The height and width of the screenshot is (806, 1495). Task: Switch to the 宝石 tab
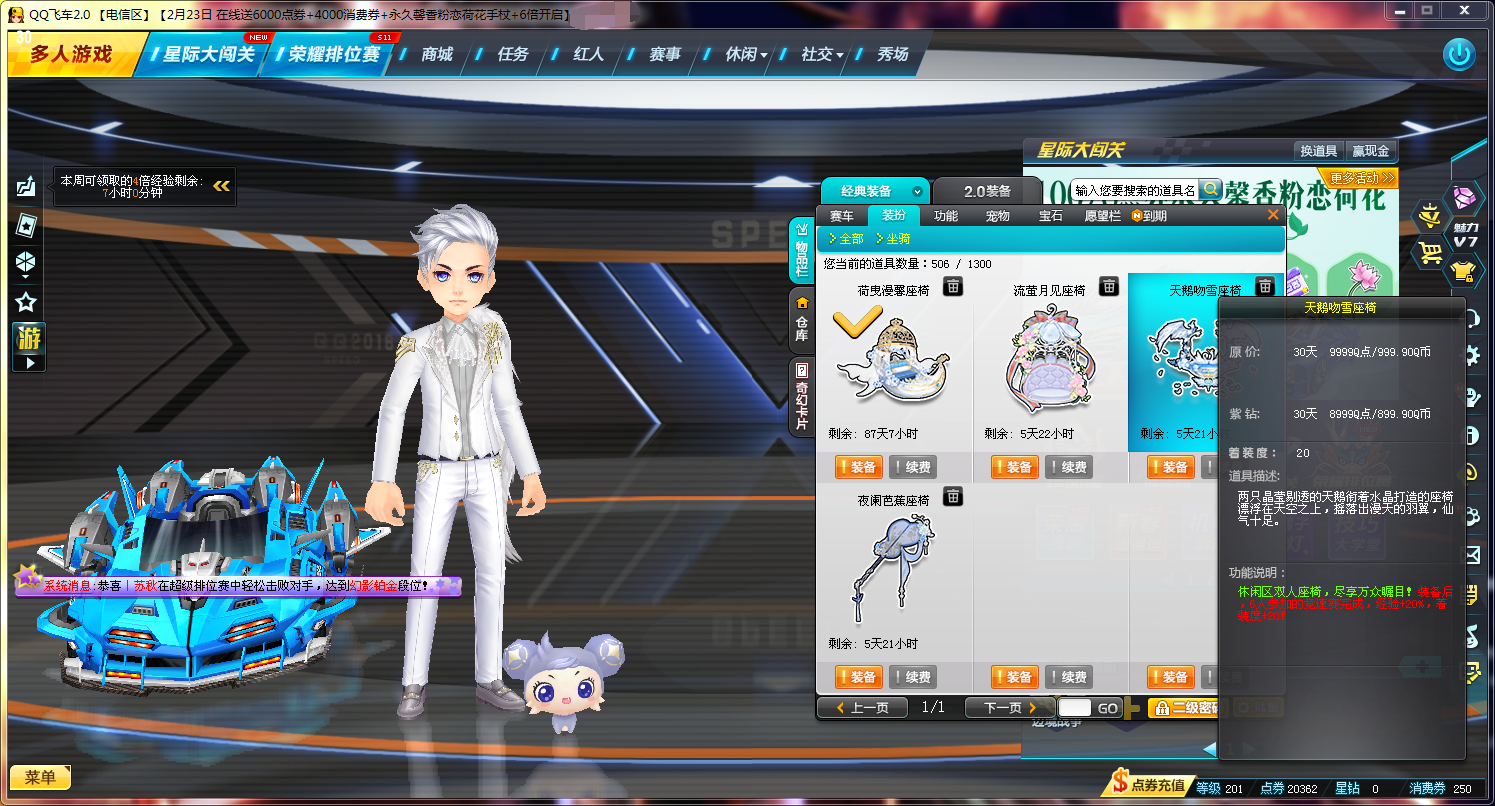click(1050, 216)
